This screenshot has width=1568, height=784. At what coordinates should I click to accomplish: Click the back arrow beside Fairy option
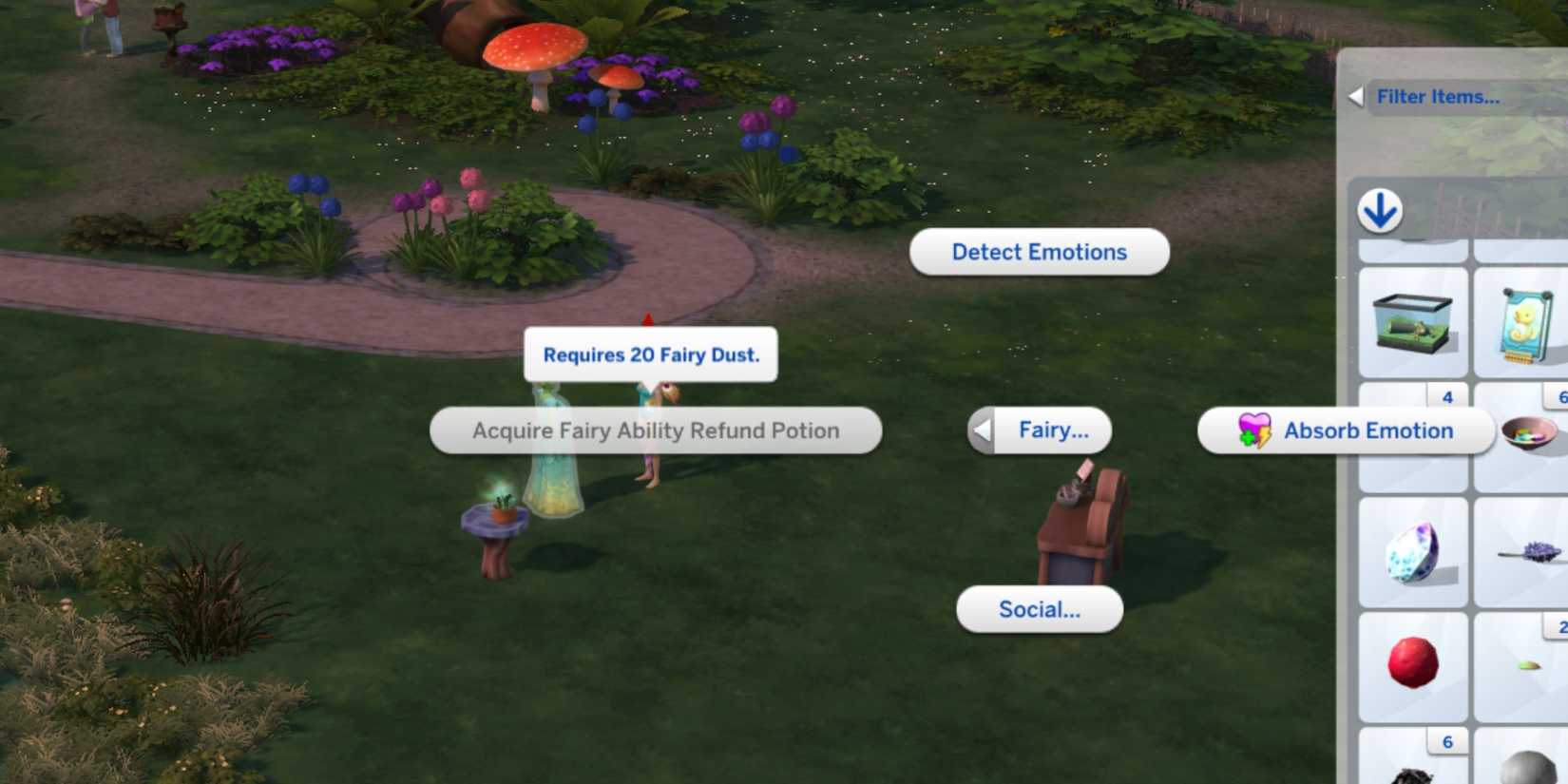[982, 430]
